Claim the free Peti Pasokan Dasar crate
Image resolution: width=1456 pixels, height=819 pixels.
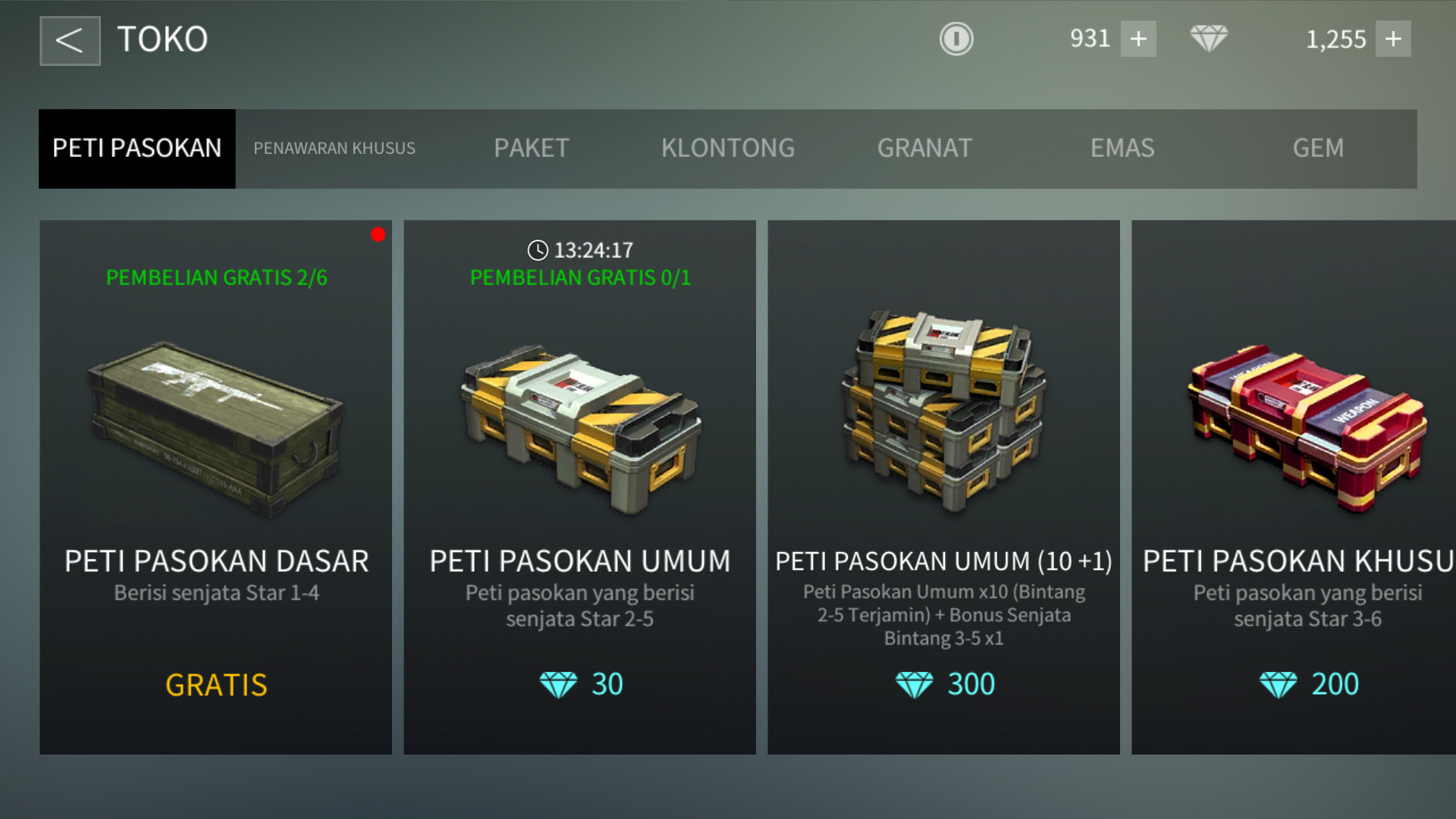coord(216,684)
